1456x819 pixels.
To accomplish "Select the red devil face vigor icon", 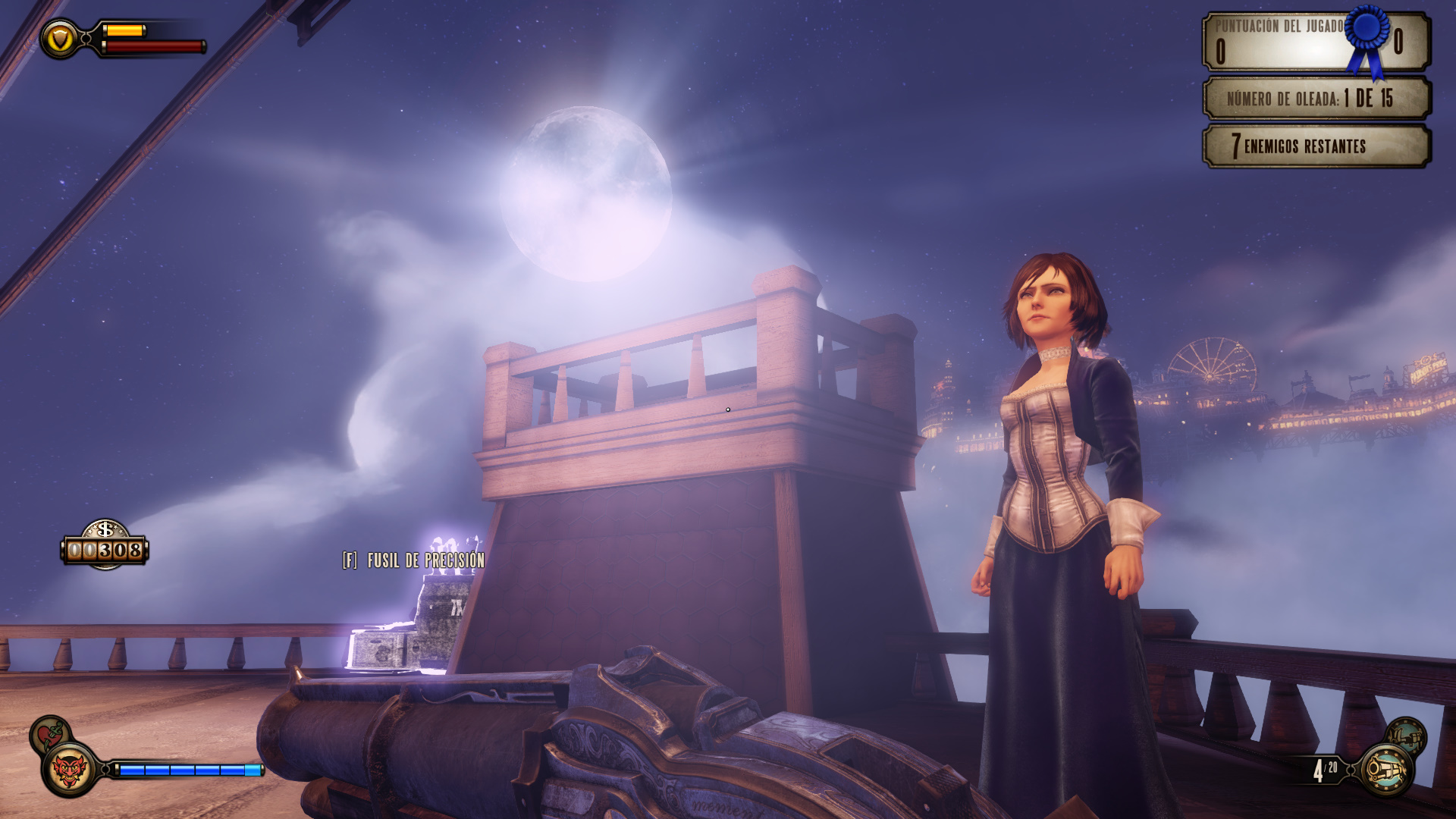I will pos(70,770).
